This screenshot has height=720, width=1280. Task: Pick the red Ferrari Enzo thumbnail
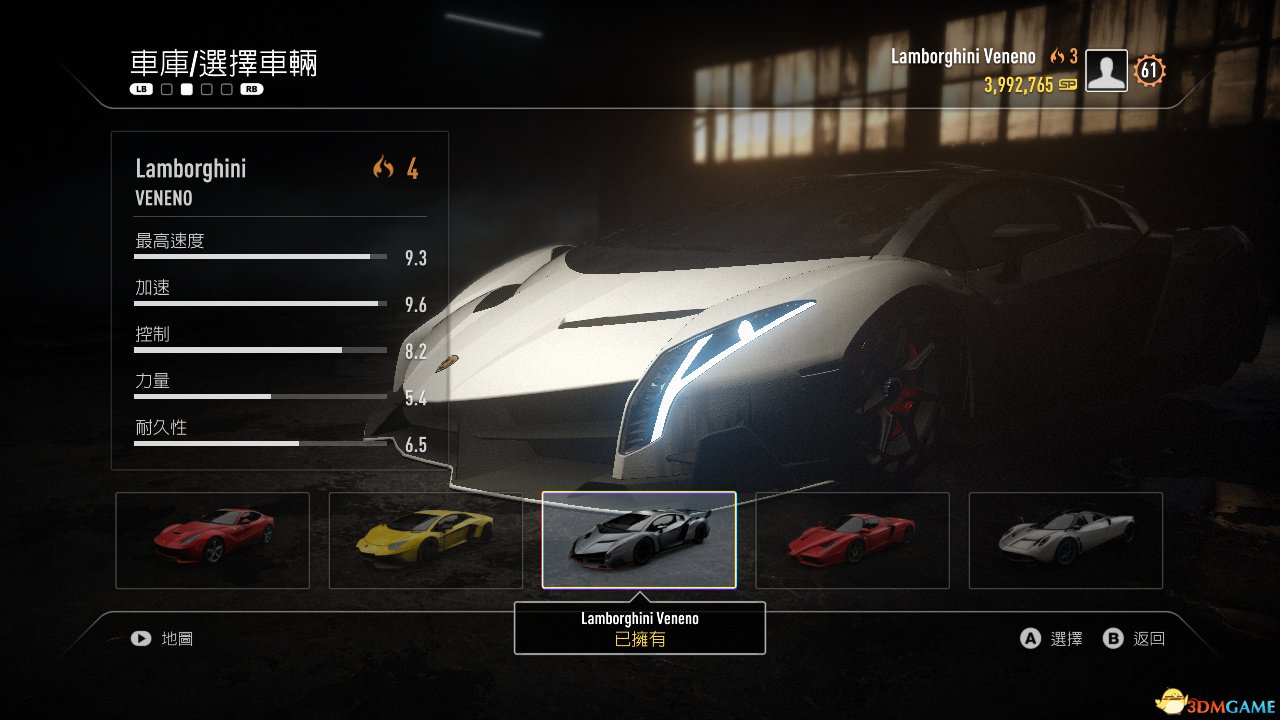(x=852, y=540)
